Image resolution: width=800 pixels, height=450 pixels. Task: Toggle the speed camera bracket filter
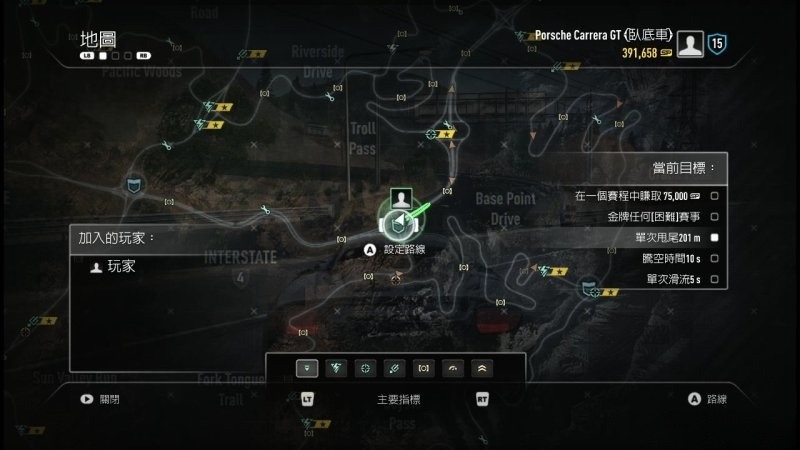pos(424,368)
